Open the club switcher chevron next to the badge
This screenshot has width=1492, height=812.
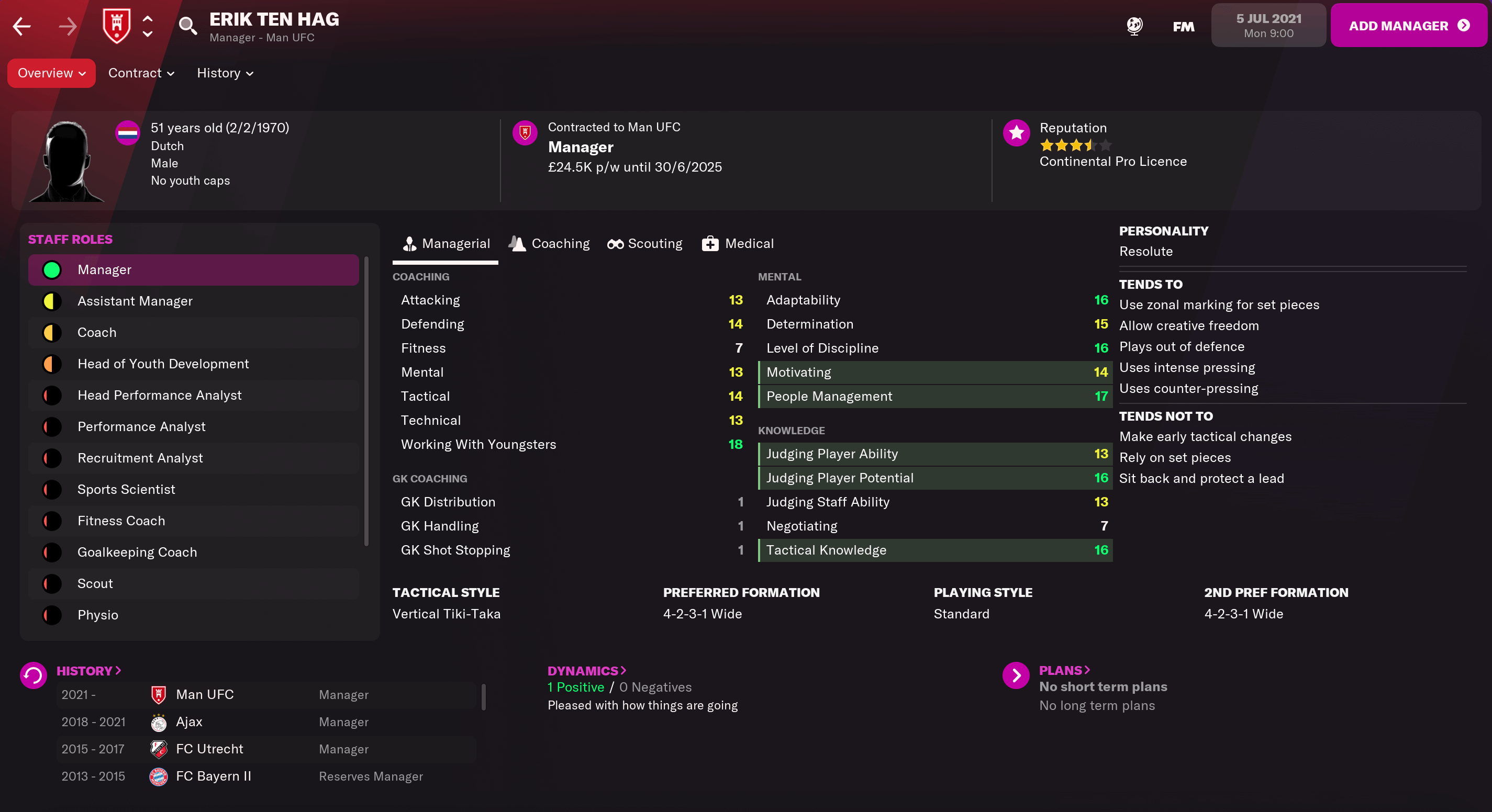[148, 26]
